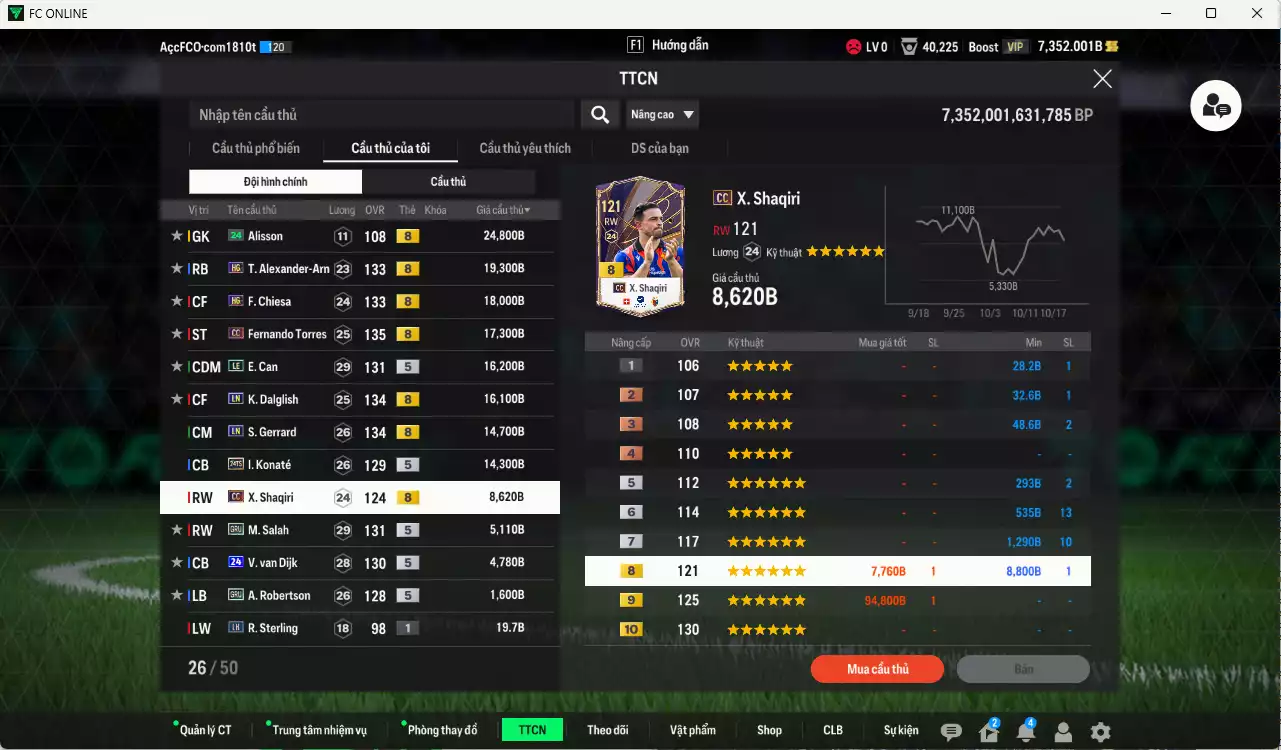
Task: Open Quản lý CT in bottom menu
Action: coord(205,730)
